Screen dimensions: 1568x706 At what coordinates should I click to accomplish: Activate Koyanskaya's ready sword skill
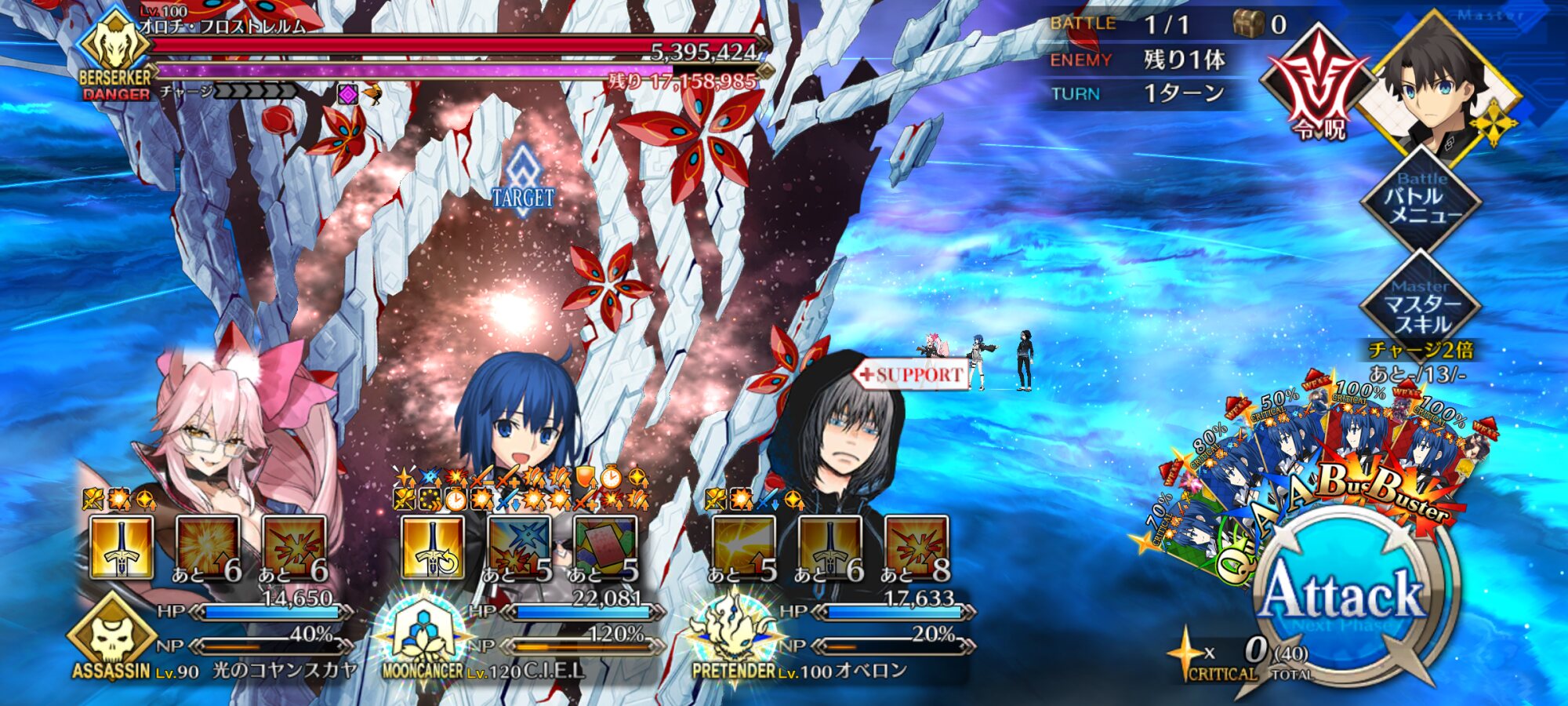(122, 548)
